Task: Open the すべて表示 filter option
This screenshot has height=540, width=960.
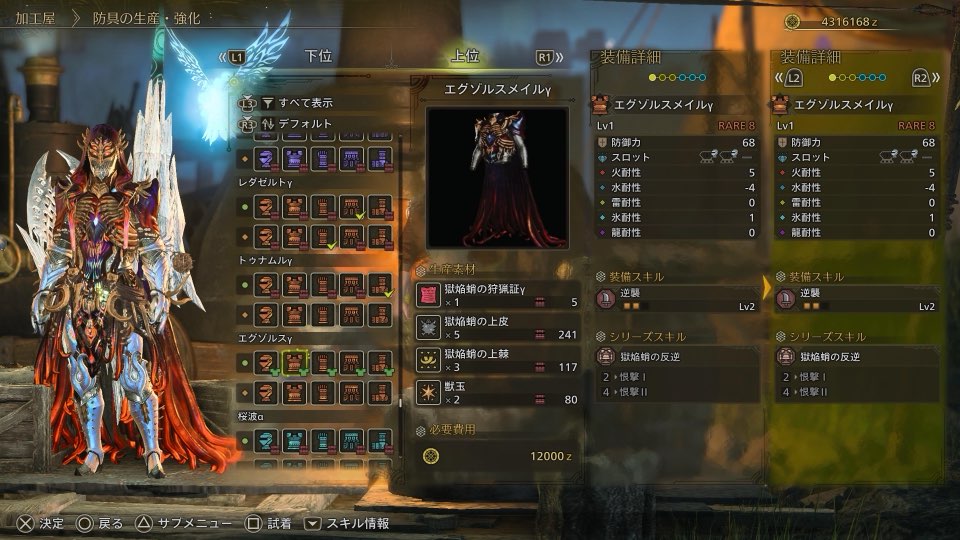Action: pyautogui.click(x=306, y=102)
